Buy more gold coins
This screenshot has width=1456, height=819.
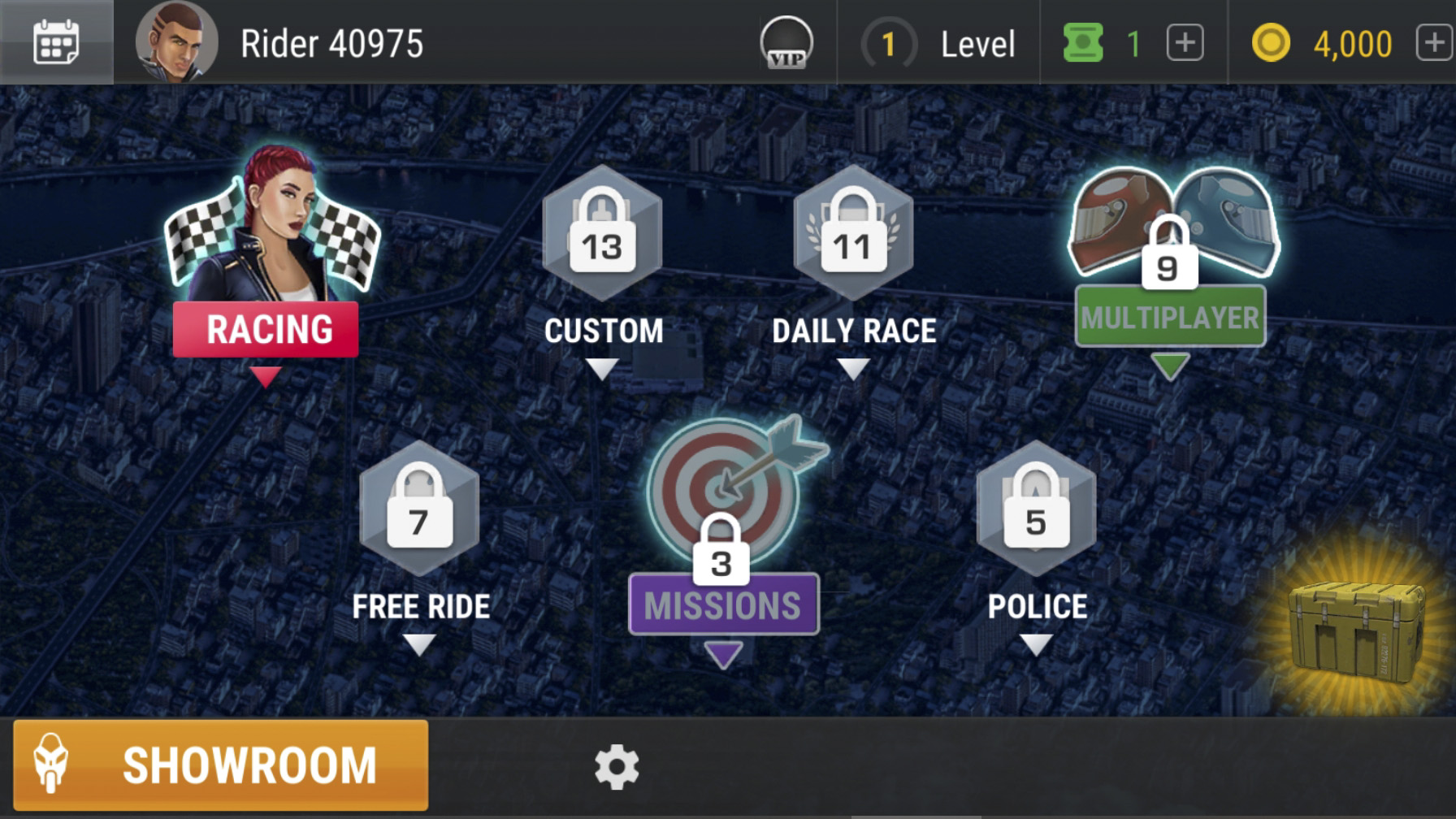coord(1434,43)
